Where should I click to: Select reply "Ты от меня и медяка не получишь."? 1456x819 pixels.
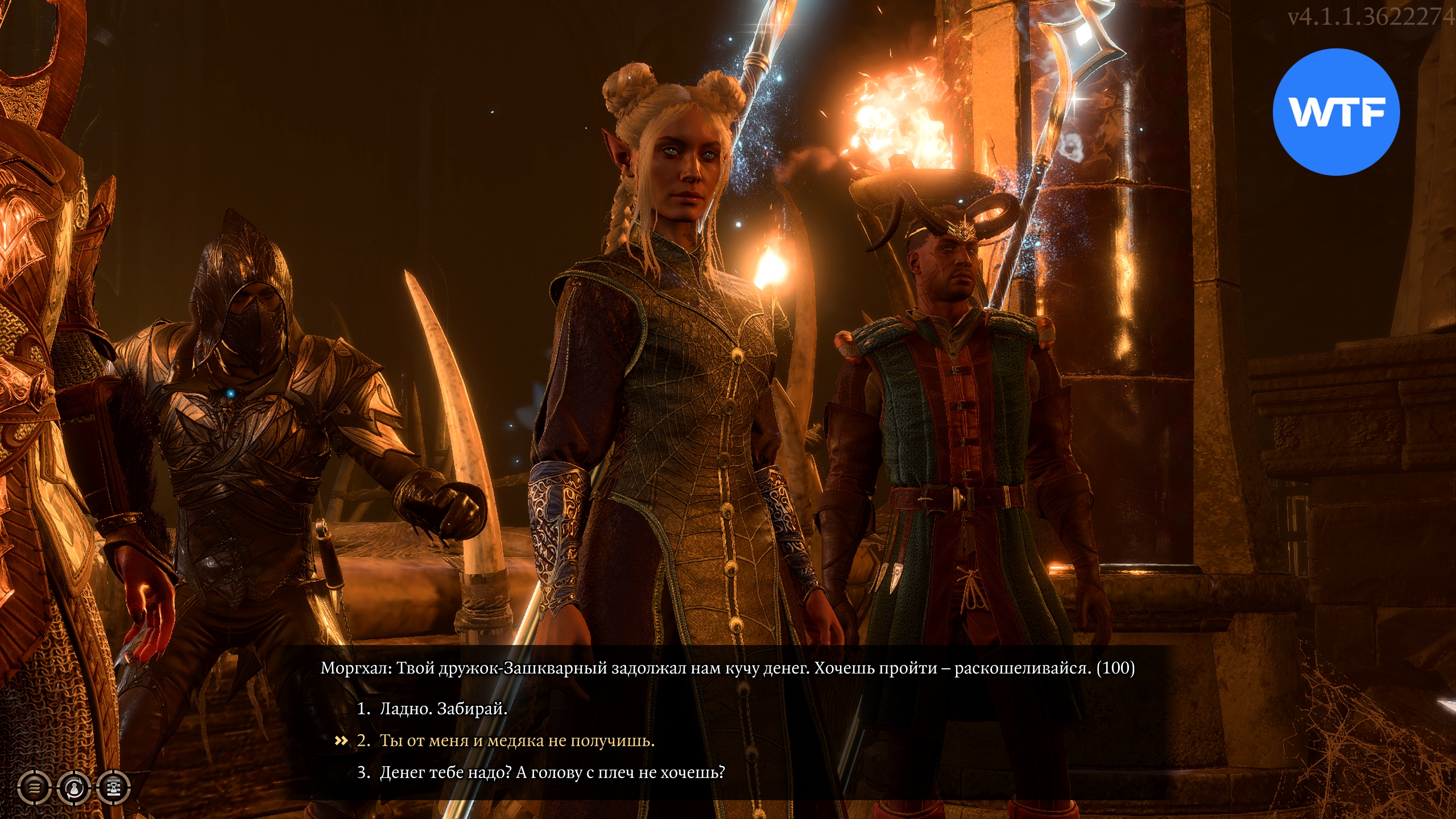(x=516, y=741)
